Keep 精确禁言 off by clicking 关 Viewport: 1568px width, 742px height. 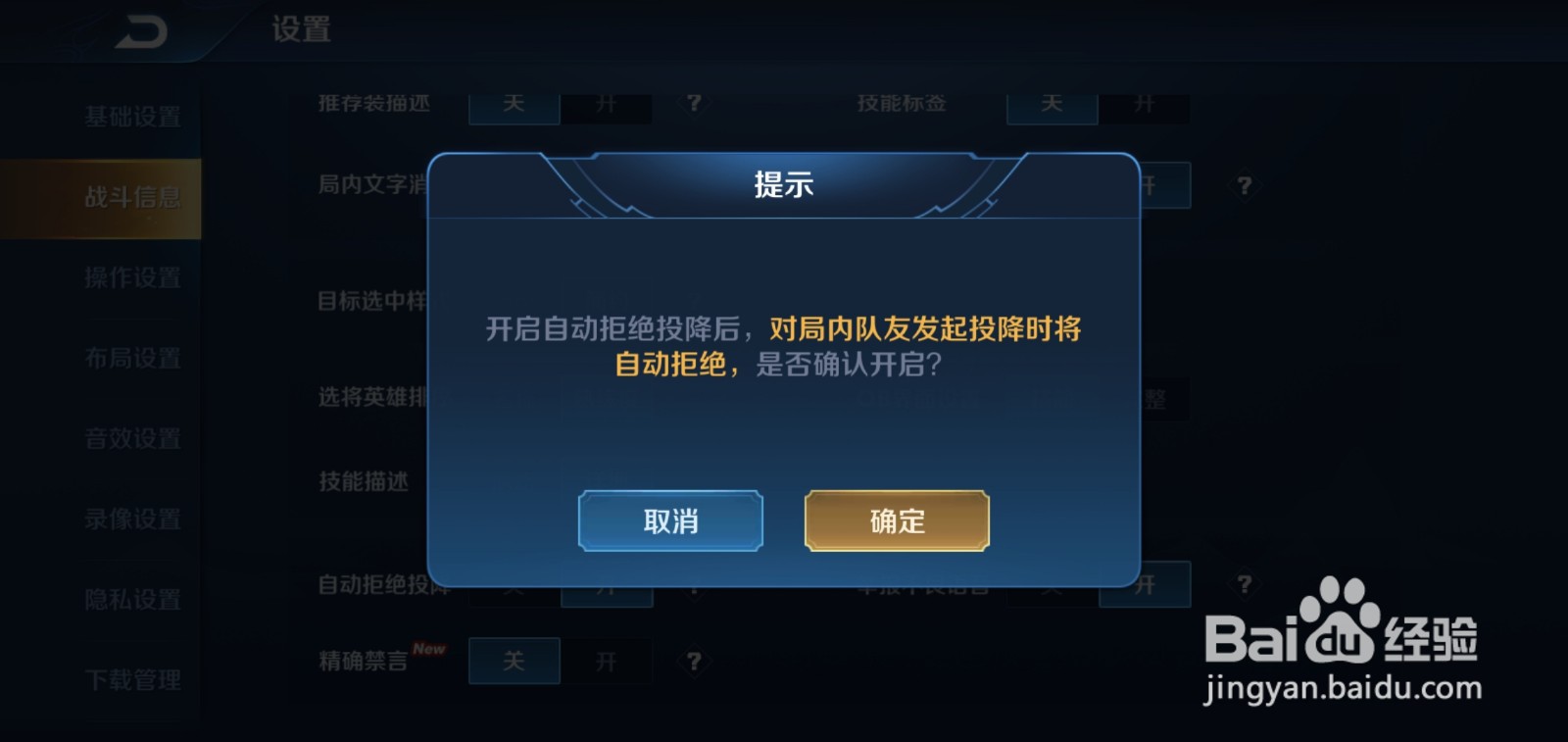[514, 662]
